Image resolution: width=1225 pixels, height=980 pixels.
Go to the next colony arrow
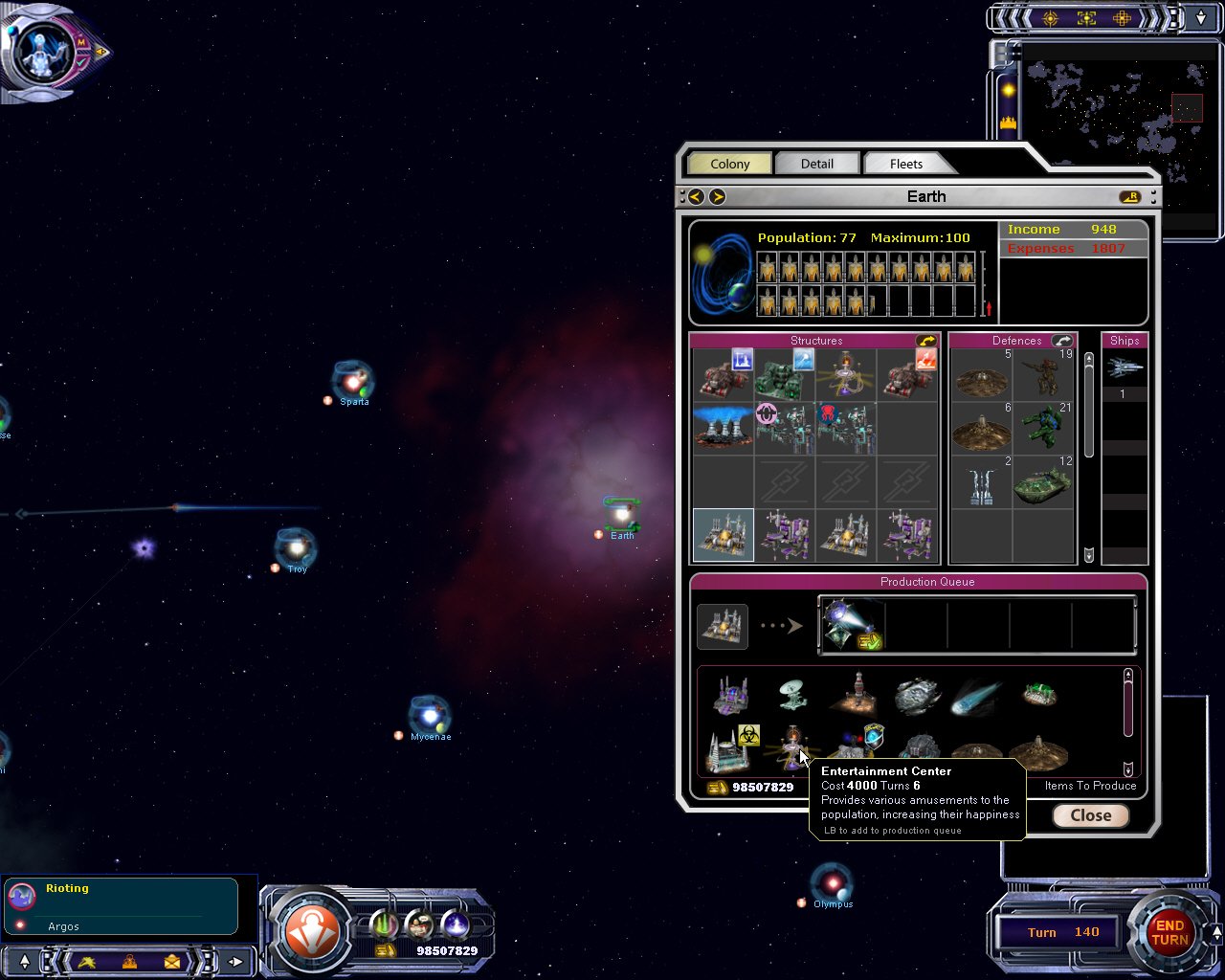point(717,196)
